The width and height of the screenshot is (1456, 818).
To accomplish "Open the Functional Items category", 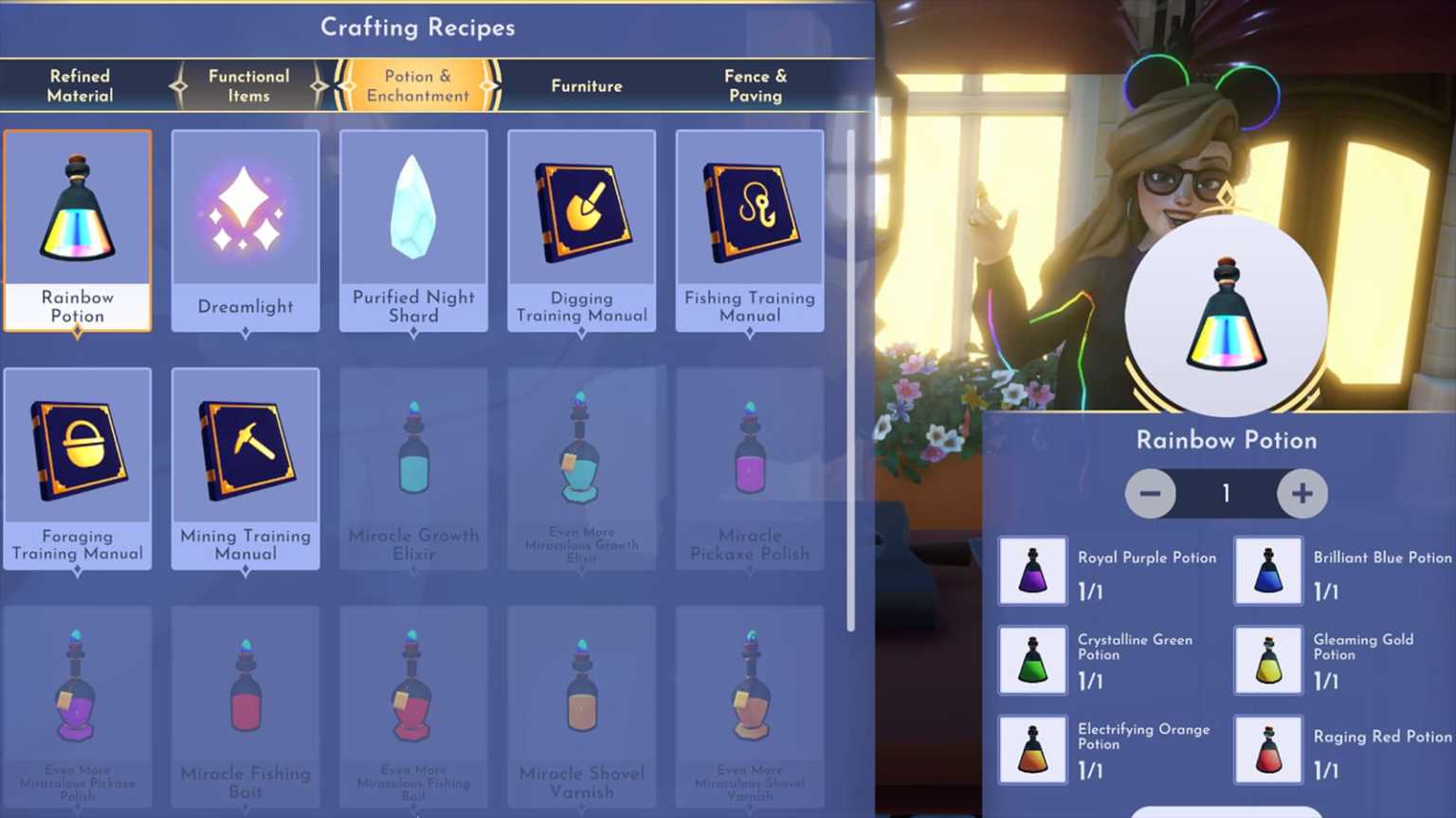I will click(247, 85).
